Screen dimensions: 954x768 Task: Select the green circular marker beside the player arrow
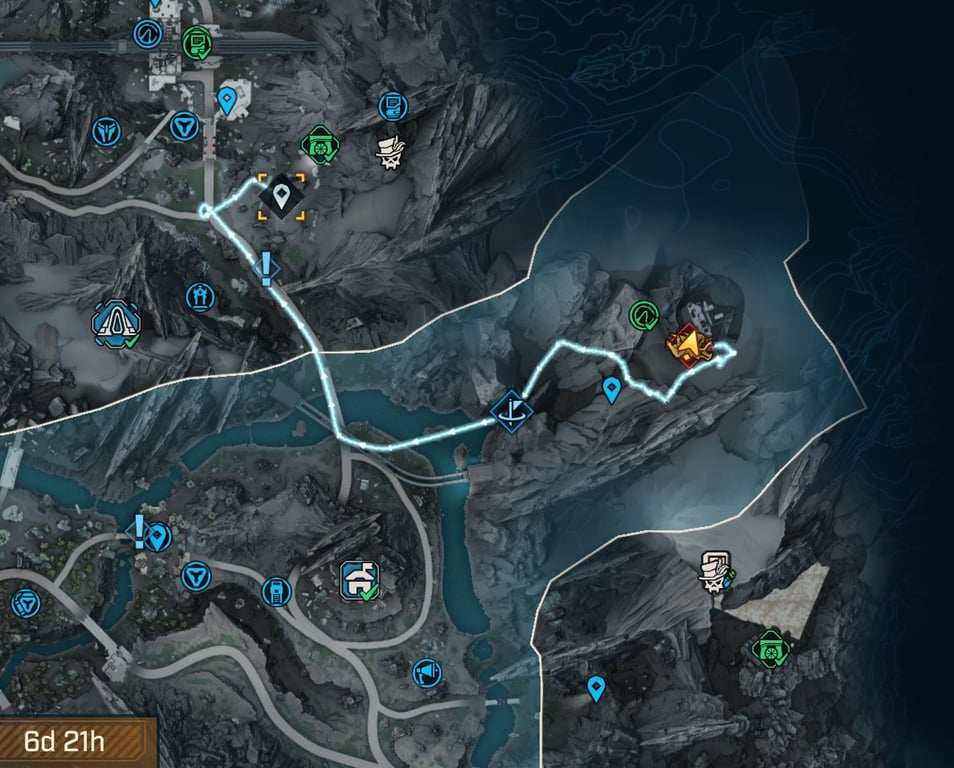pyautogui.click(x=643, y=316)
